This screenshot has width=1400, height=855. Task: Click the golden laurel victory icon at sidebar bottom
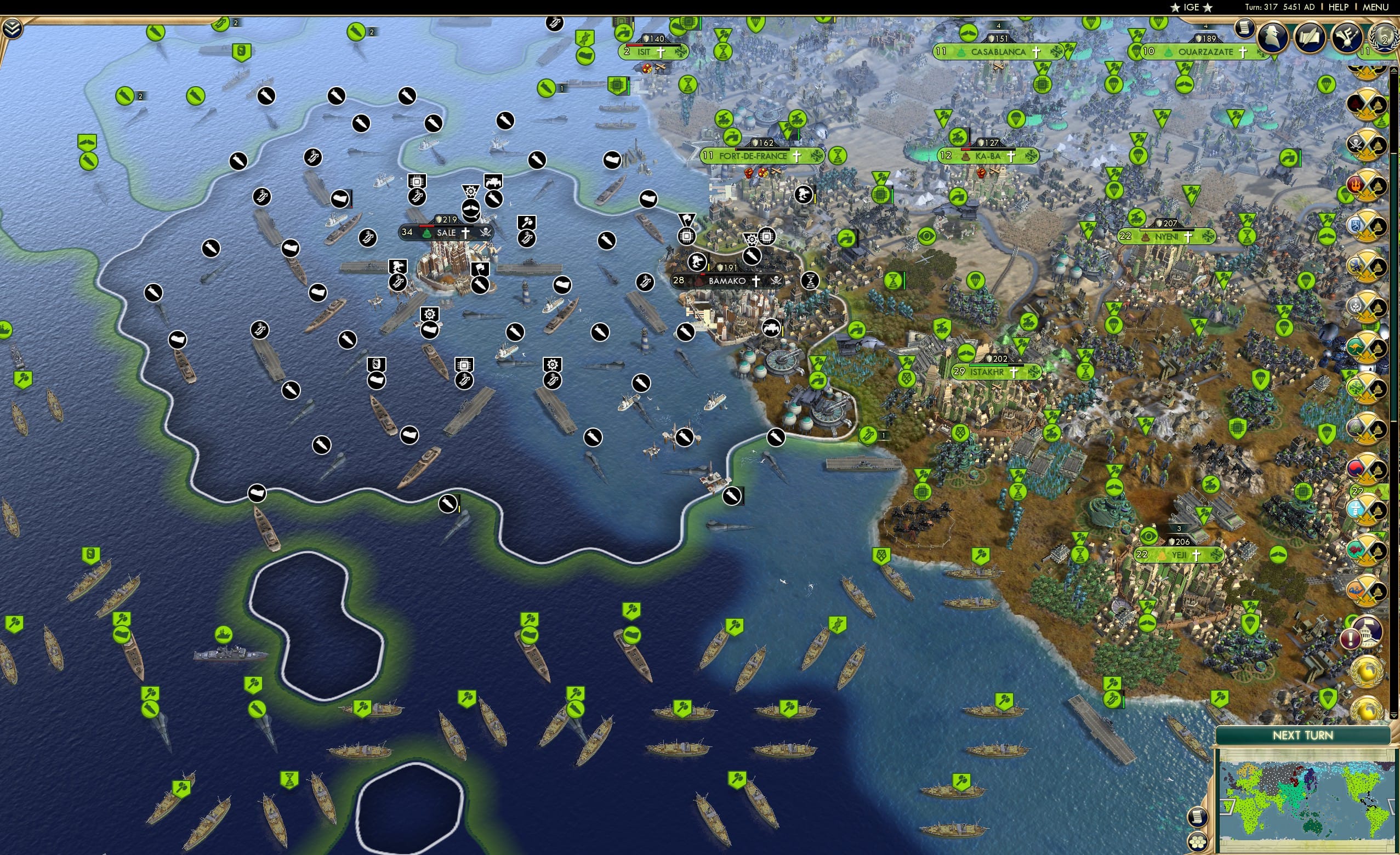click(x=1368, y=707)
